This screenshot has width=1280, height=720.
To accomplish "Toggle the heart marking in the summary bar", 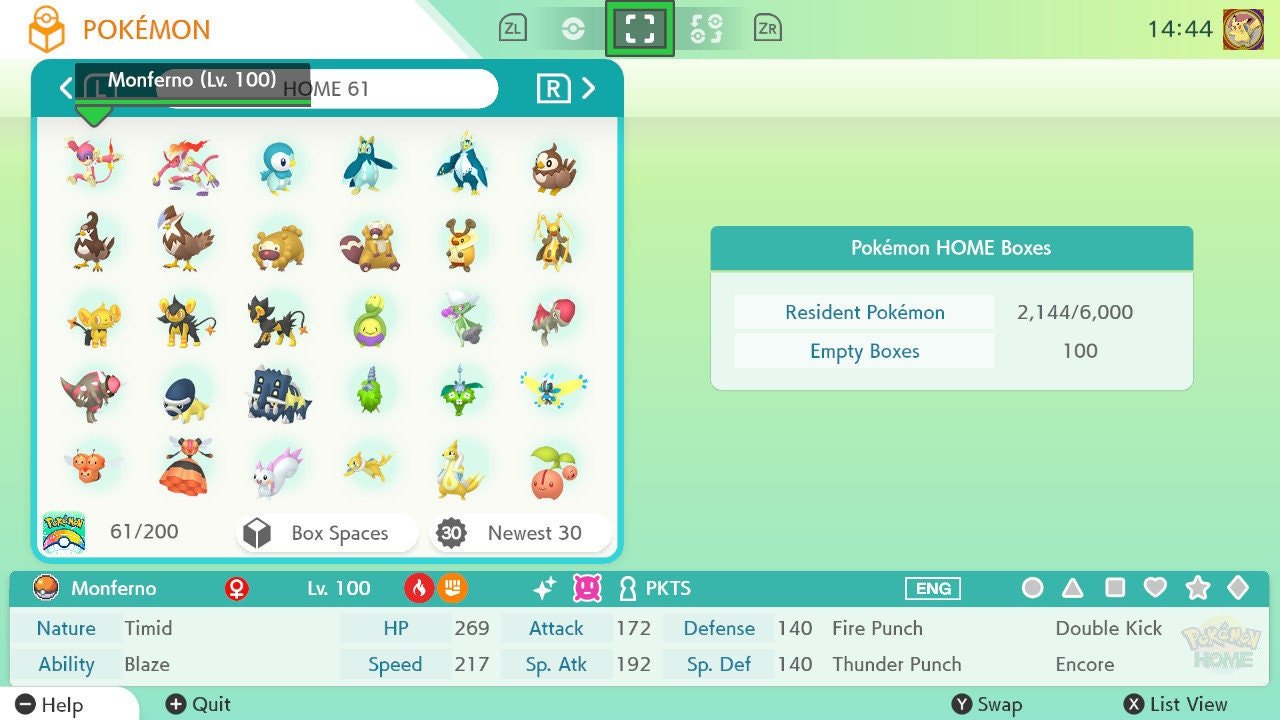I will pyautogui.click(x=1156, y=589).
